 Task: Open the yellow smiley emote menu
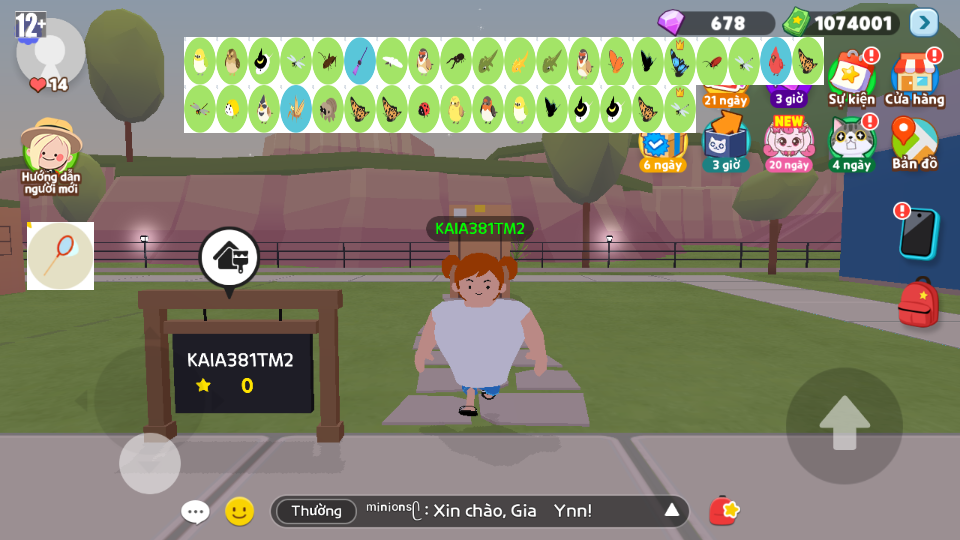tap(239, 512)
